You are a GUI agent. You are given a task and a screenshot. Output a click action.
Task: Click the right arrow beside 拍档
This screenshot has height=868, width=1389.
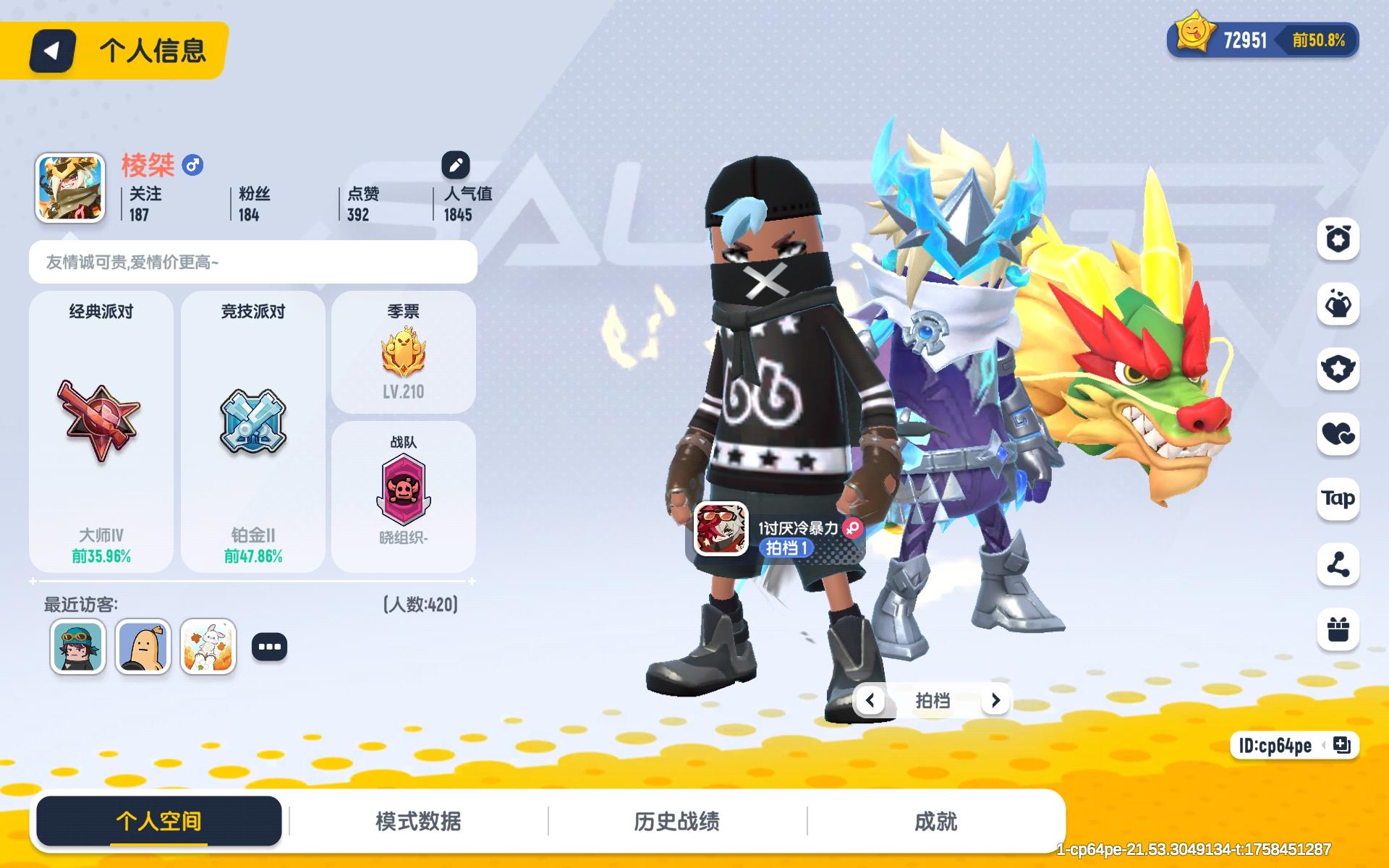click(995, 700)
